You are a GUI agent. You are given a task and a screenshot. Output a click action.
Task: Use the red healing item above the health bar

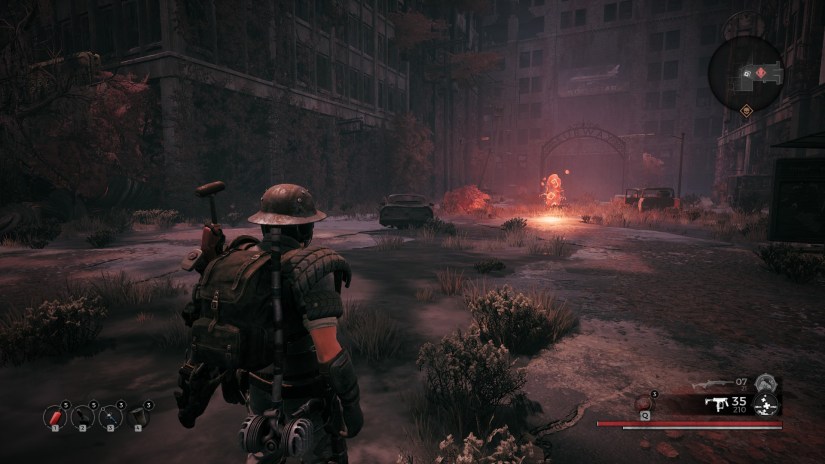(x=642, y=404)
